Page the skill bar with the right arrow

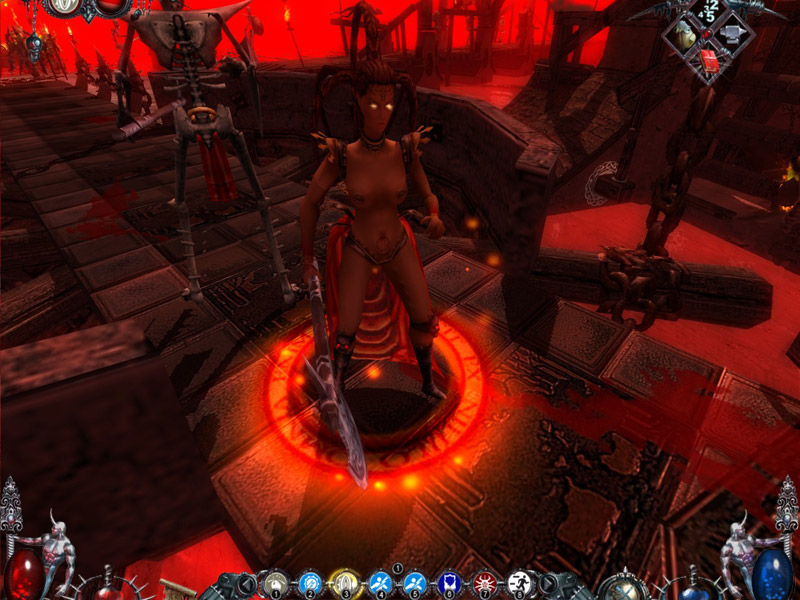coord(548,583)
